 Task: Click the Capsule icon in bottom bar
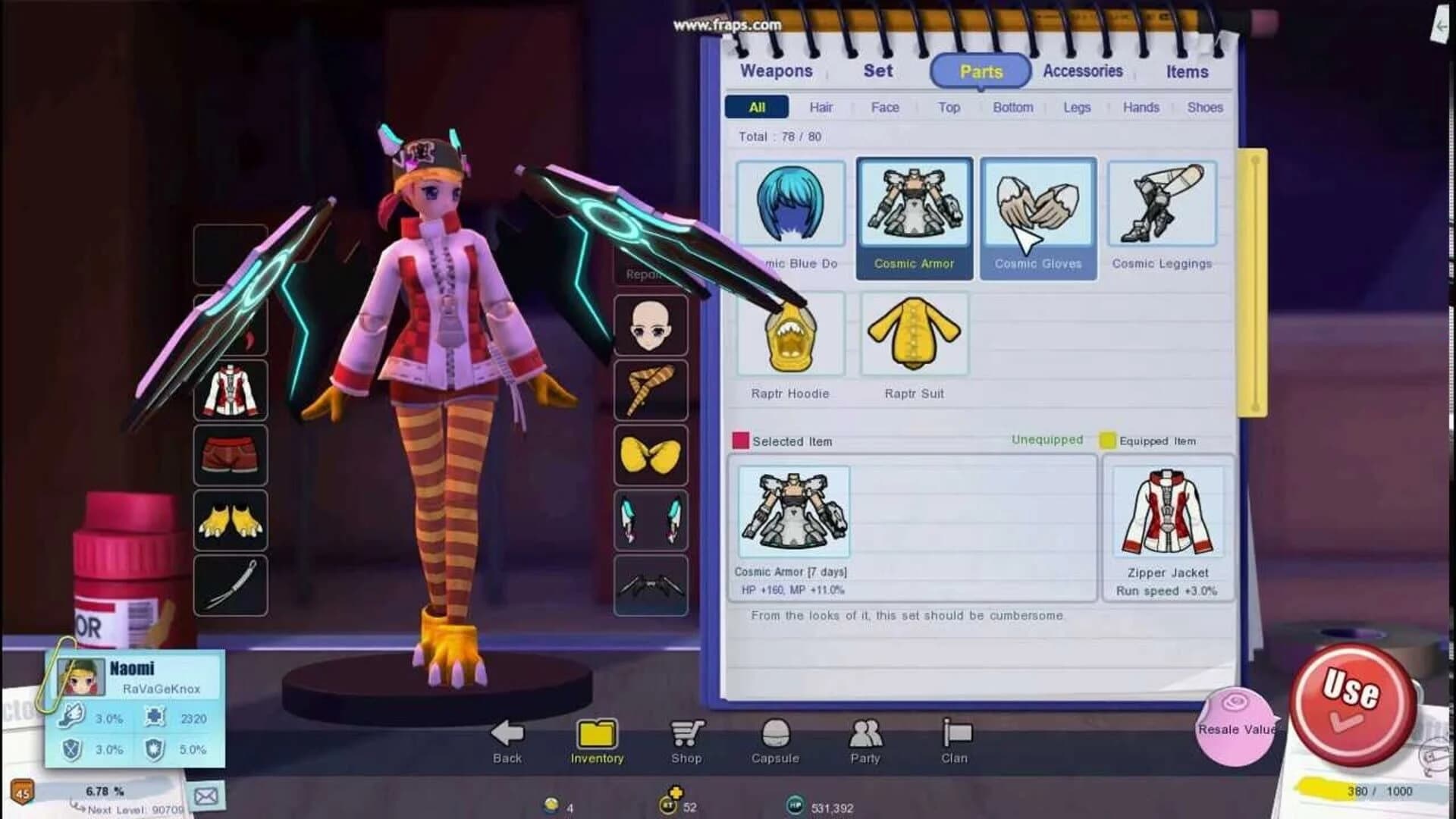coord(775,732)
